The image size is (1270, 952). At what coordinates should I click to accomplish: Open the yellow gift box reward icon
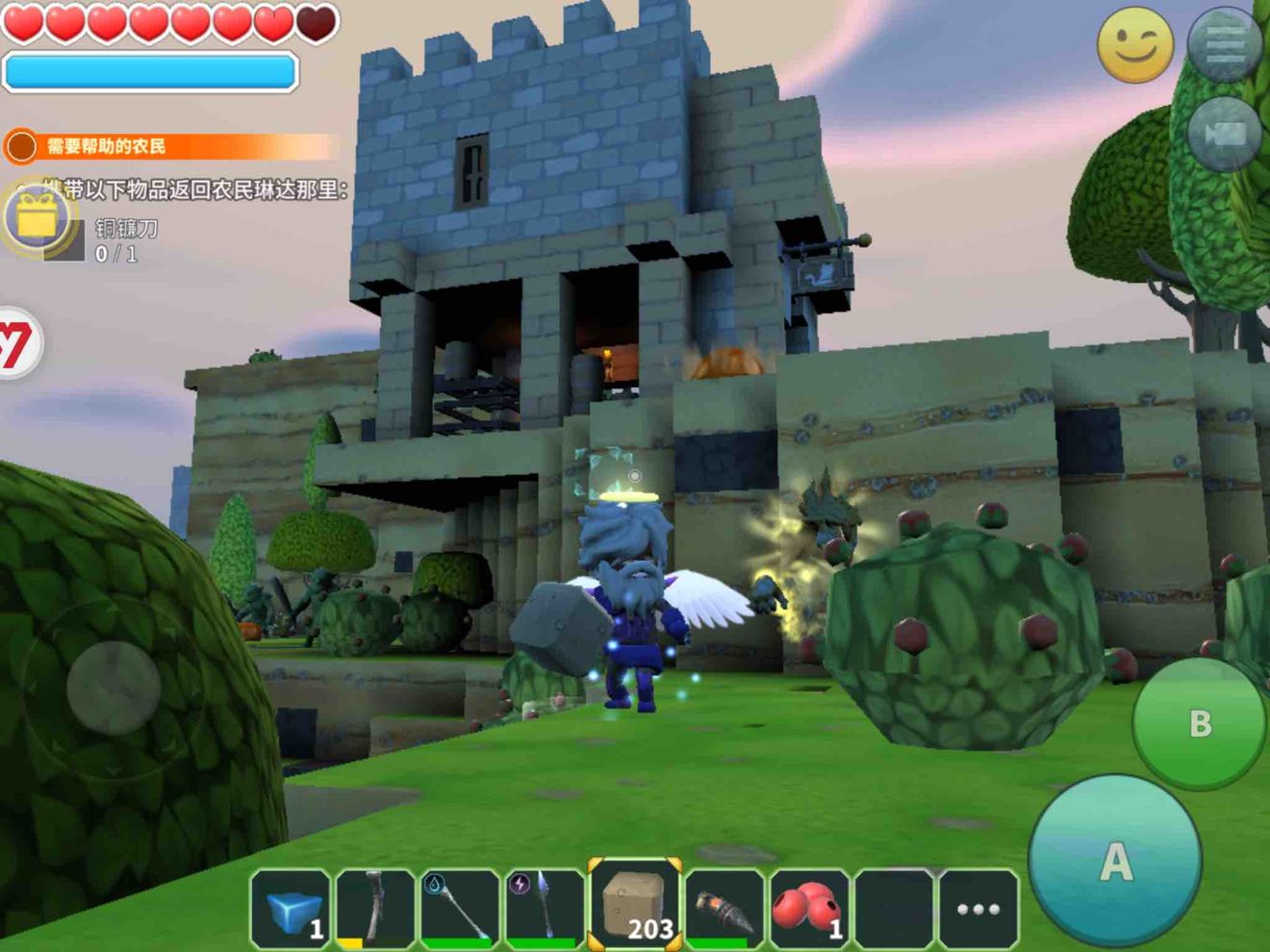37,219
